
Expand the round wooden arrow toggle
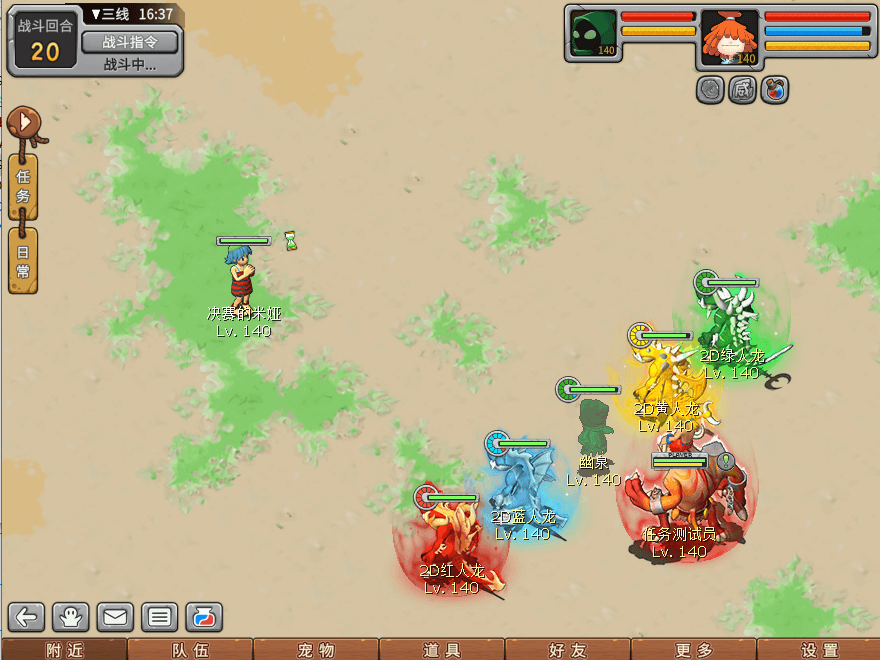click(x=23, y=124)
